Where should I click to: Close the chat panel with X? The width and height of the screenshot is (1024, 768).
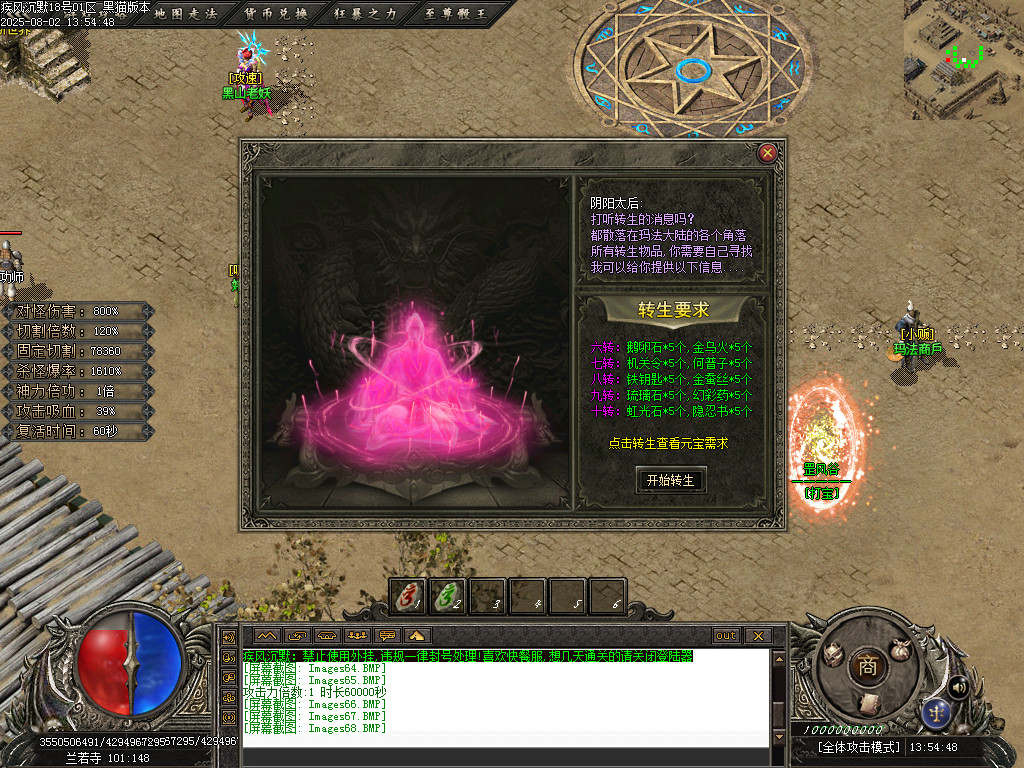[x=757, y=635]
